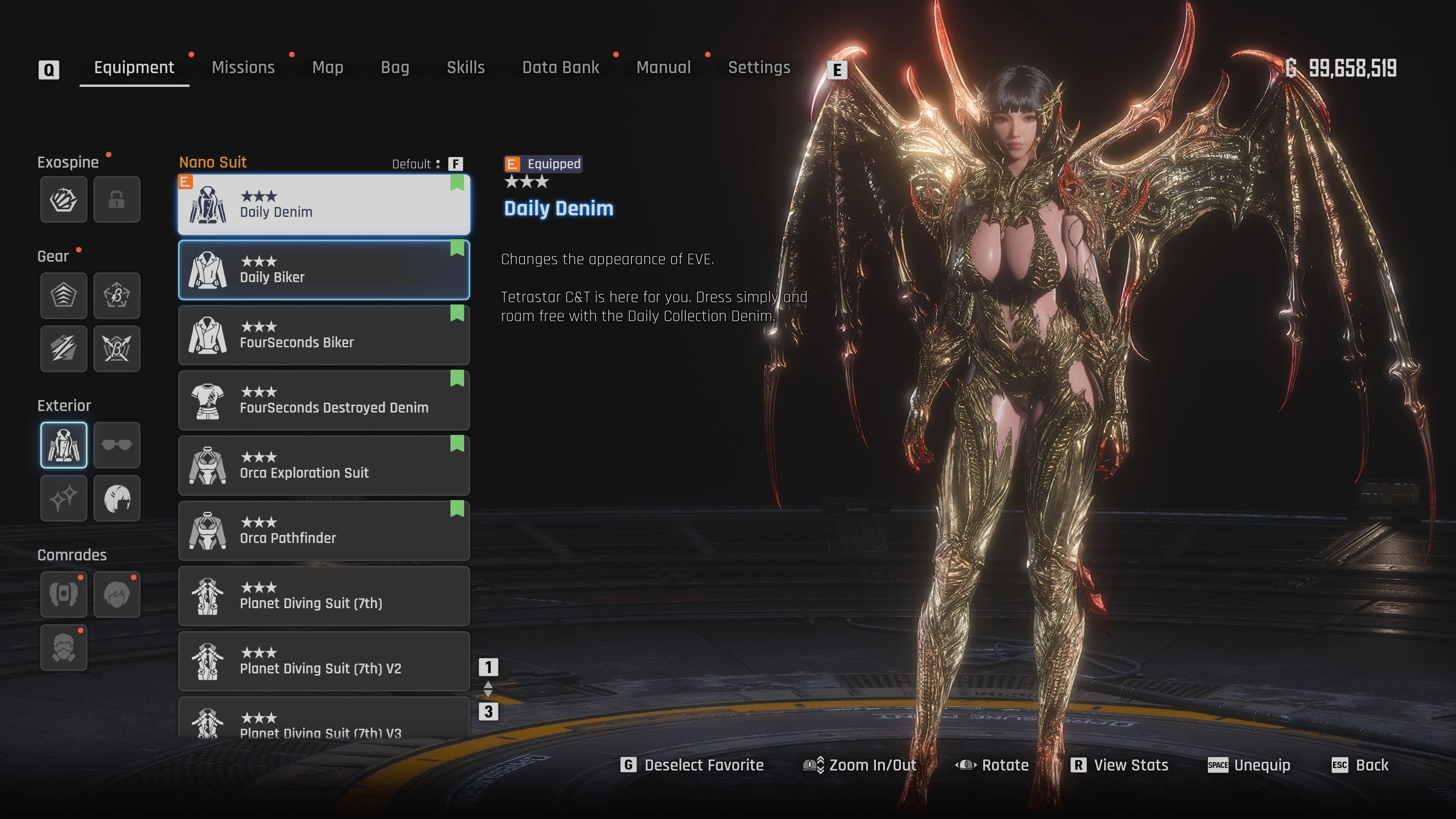Deselect Favorite for this suit
Viewport: 1456px width, 819px height.
click(x=692, y=765)
